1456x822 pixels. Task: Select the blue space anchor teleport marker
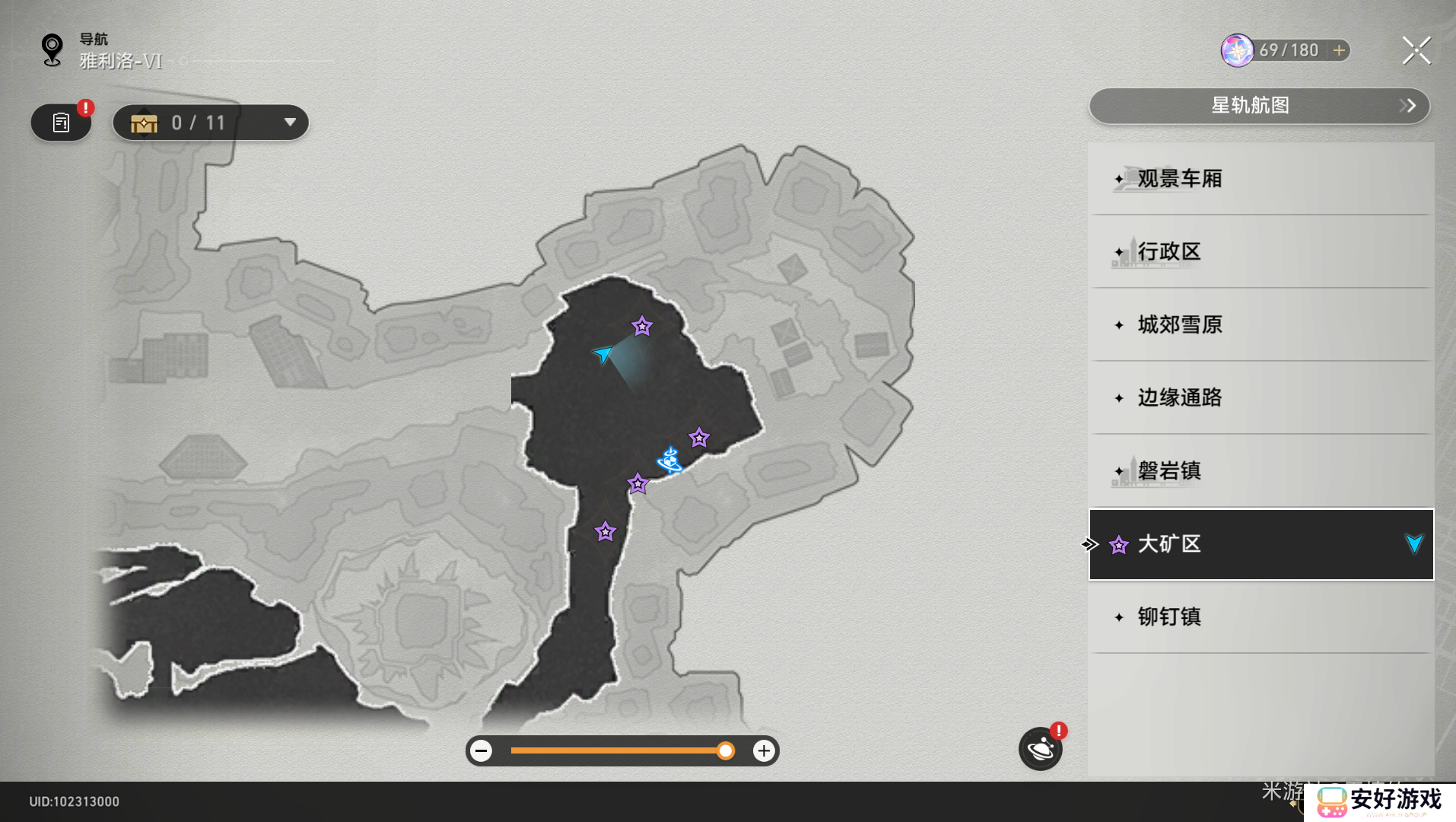(x=669, y=460)
